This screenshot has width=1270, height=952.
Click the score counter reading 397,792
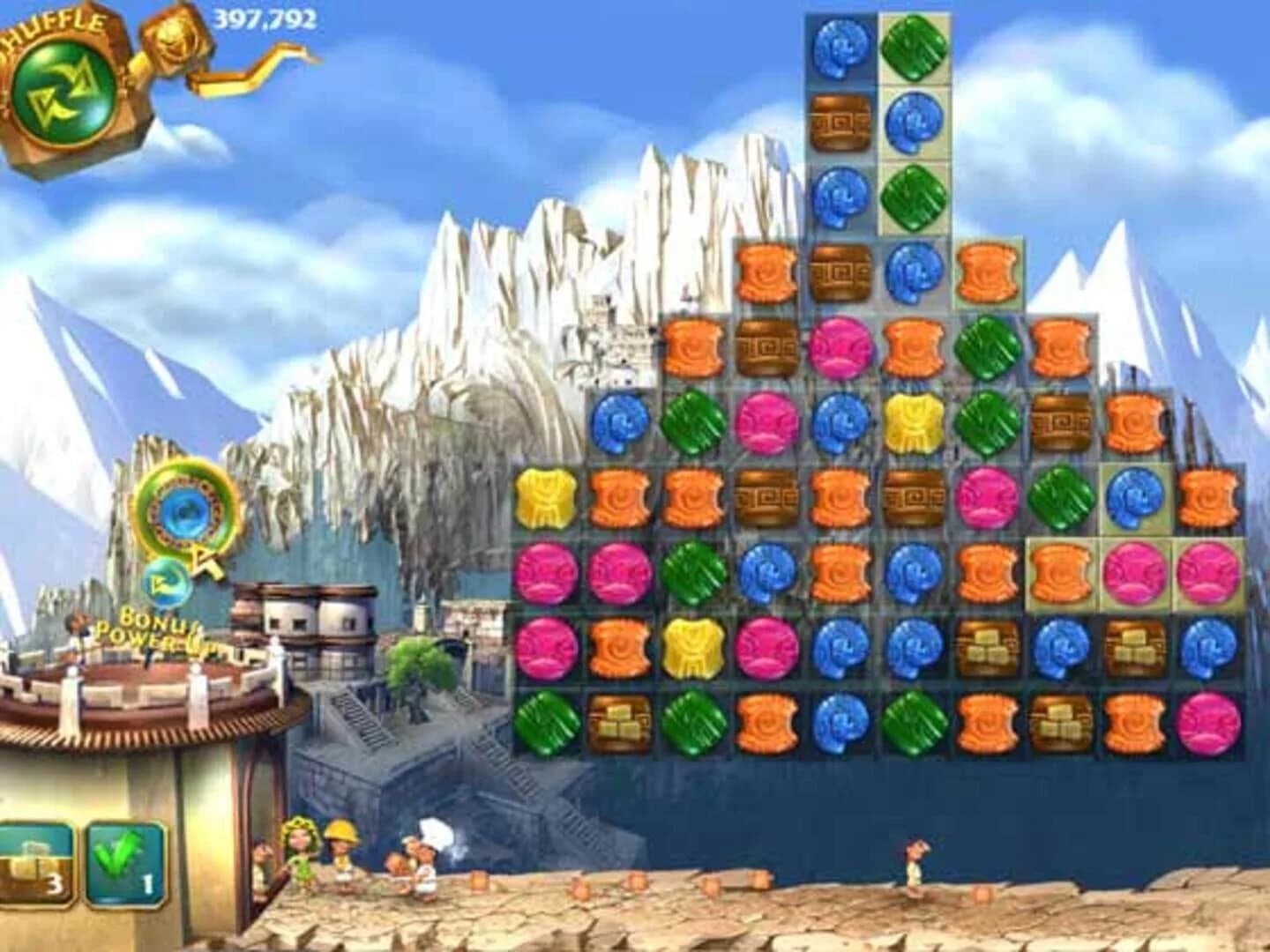(x=265, y=18)
